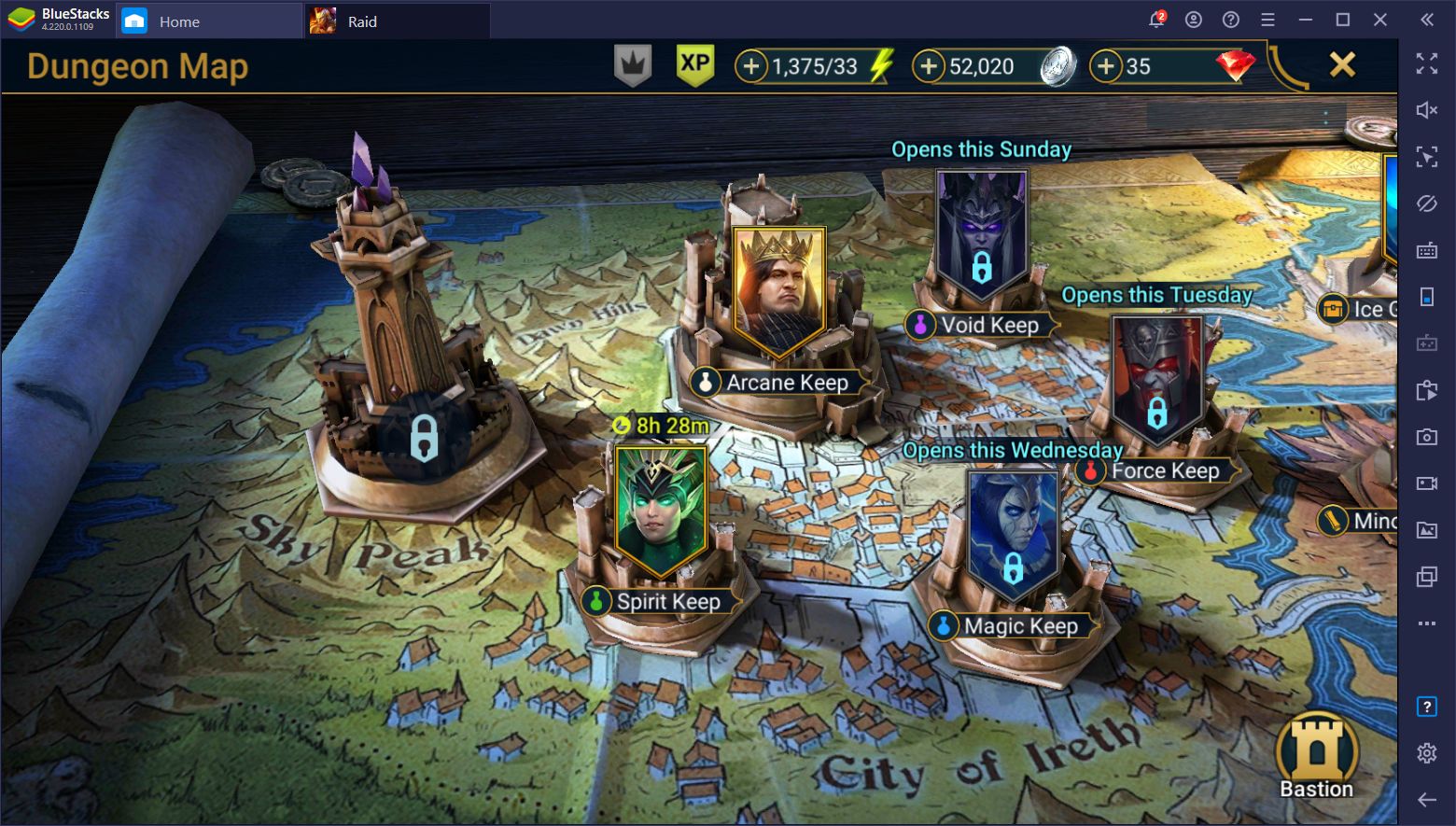Add more energy with plus button

750,66
